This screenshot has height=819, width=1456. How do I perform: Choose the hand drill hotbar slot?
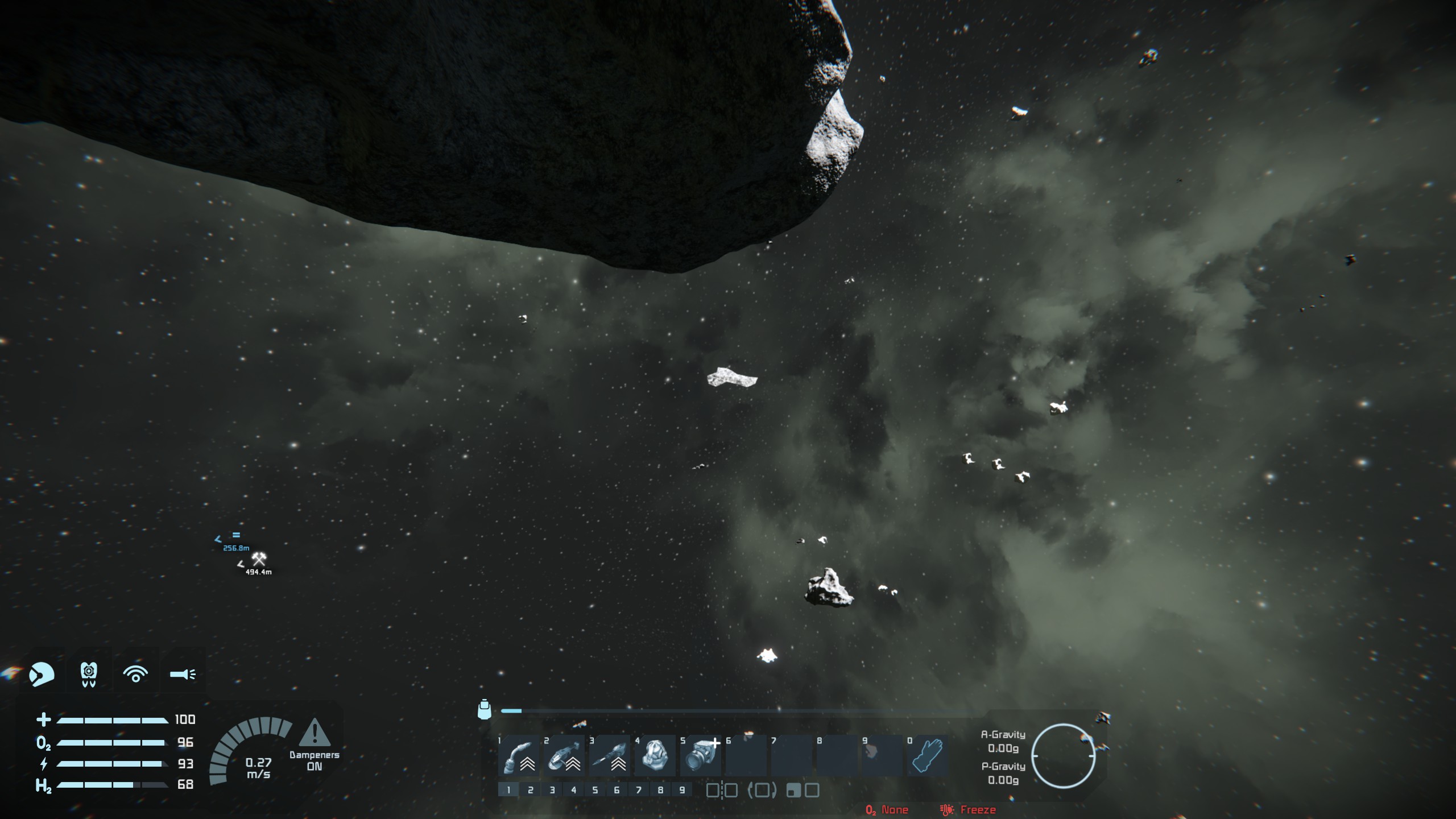pyautogui.click(x=610, y=756)
